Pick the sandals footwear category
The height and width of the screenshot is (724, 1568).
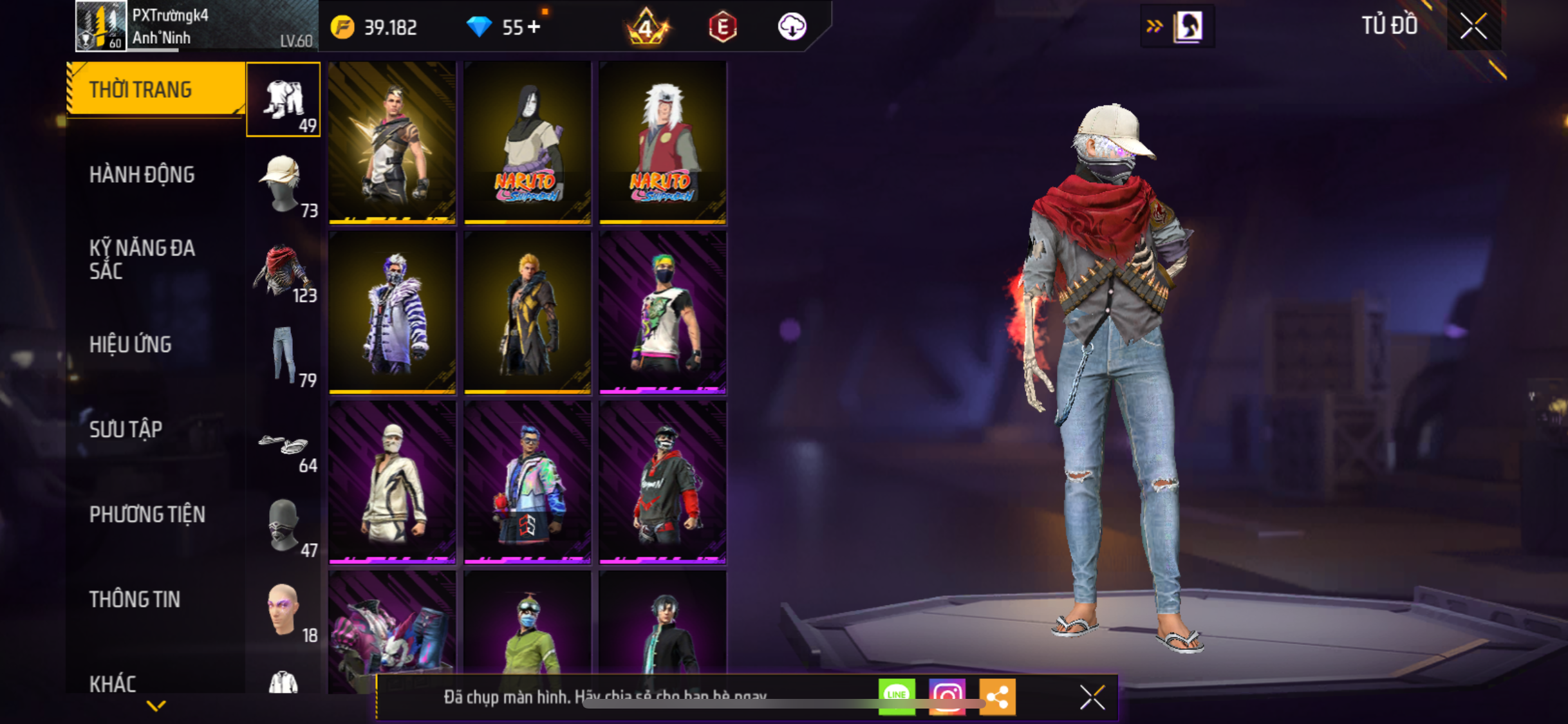(x=283, y=444)
